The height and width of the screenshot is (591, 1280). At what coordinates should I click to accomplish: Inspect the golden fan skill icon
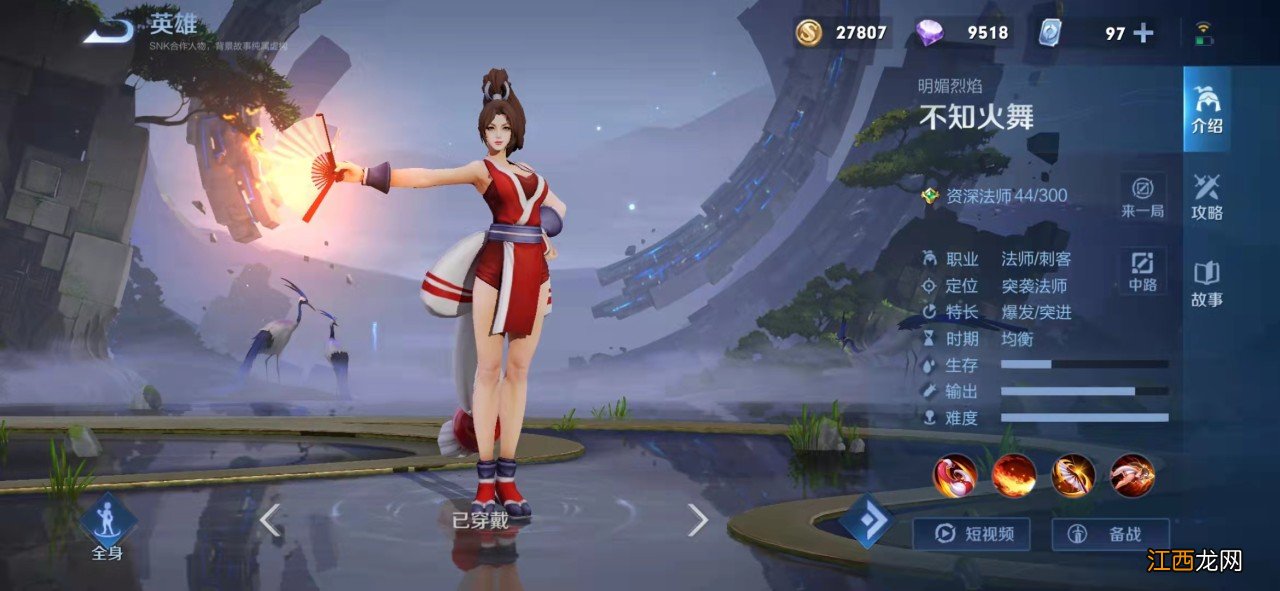pos(1073,475)
